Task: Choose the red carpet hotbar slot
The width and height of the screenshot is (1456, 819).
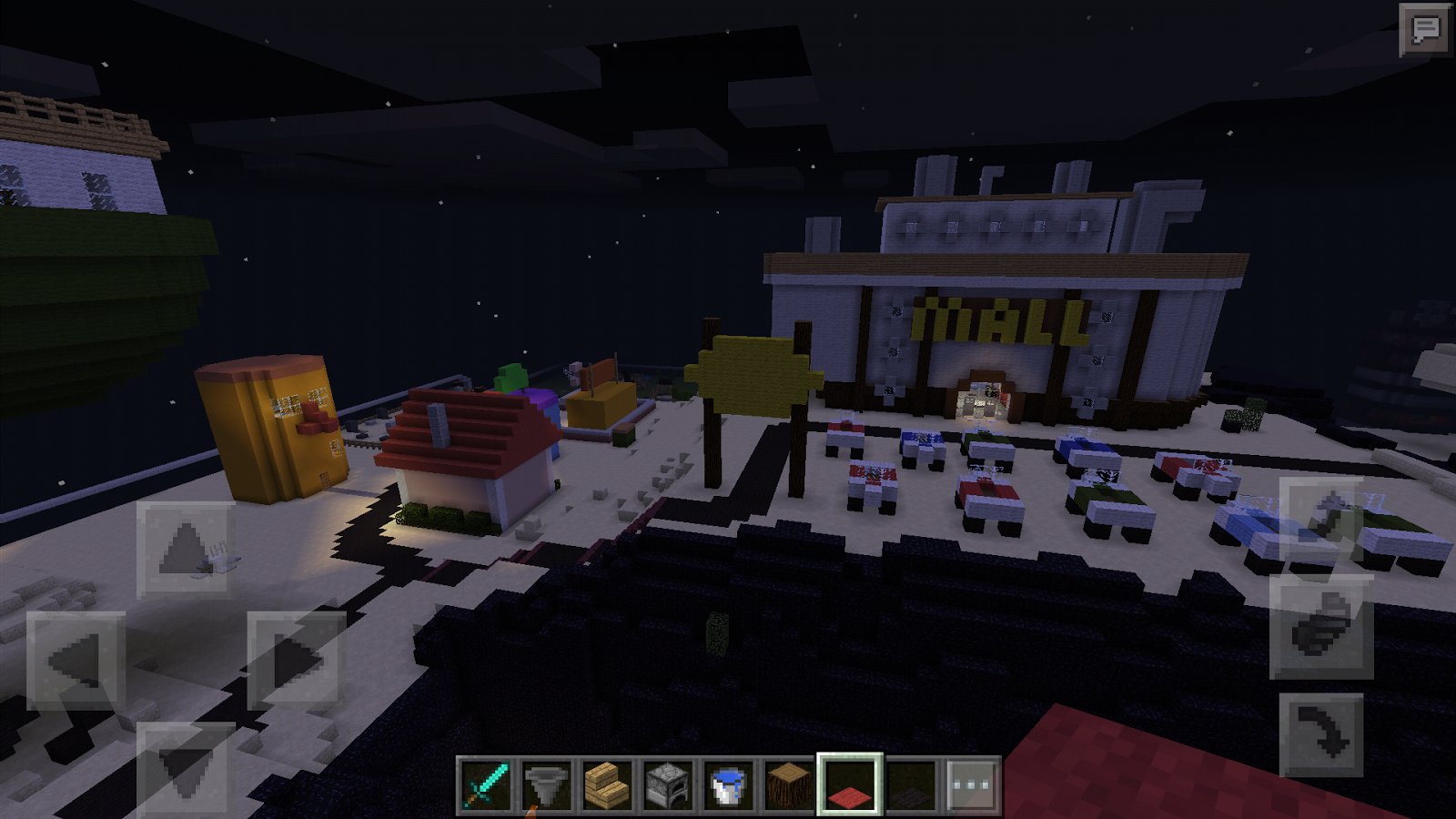Action: [x=850, y=784]
